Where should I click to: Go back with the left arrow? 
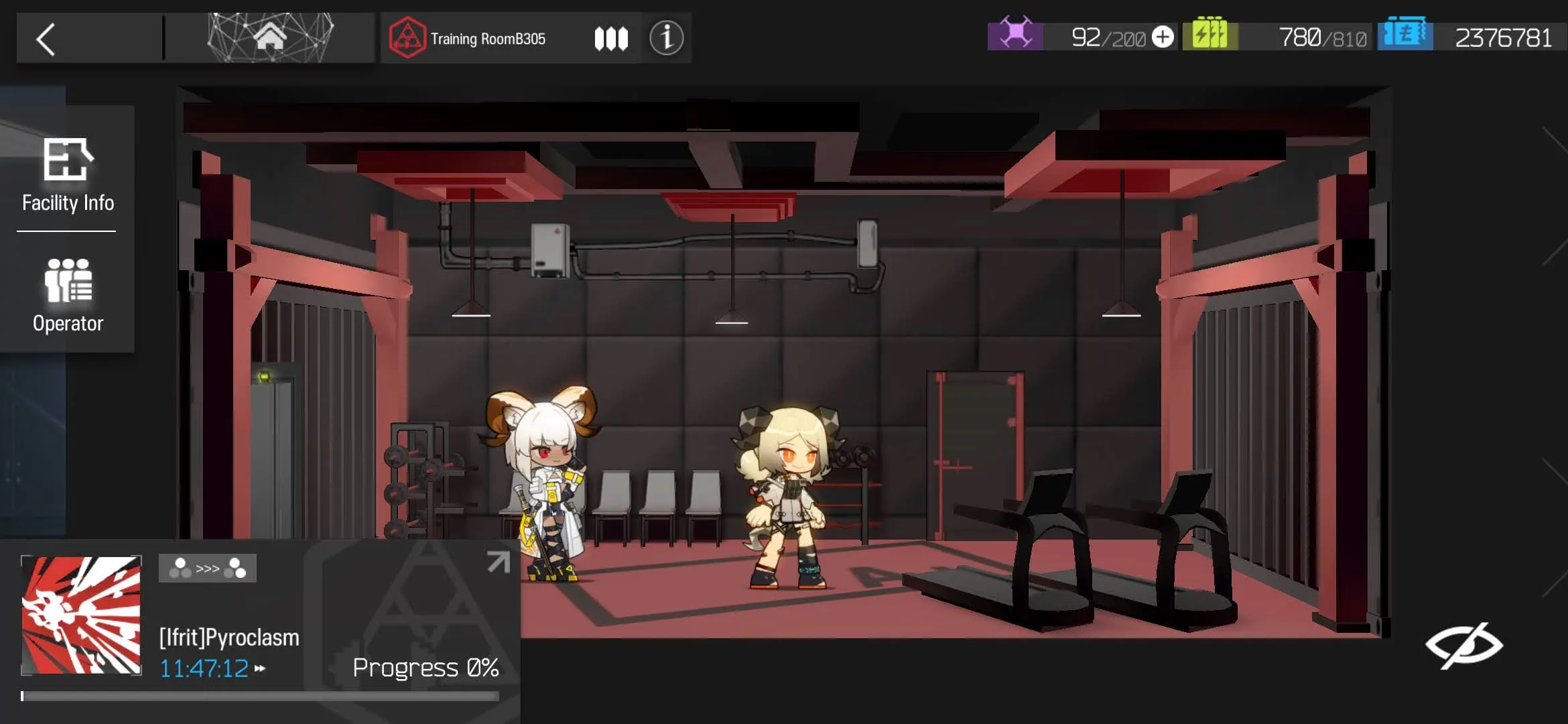pyautogui.click(x=46, y=39)
